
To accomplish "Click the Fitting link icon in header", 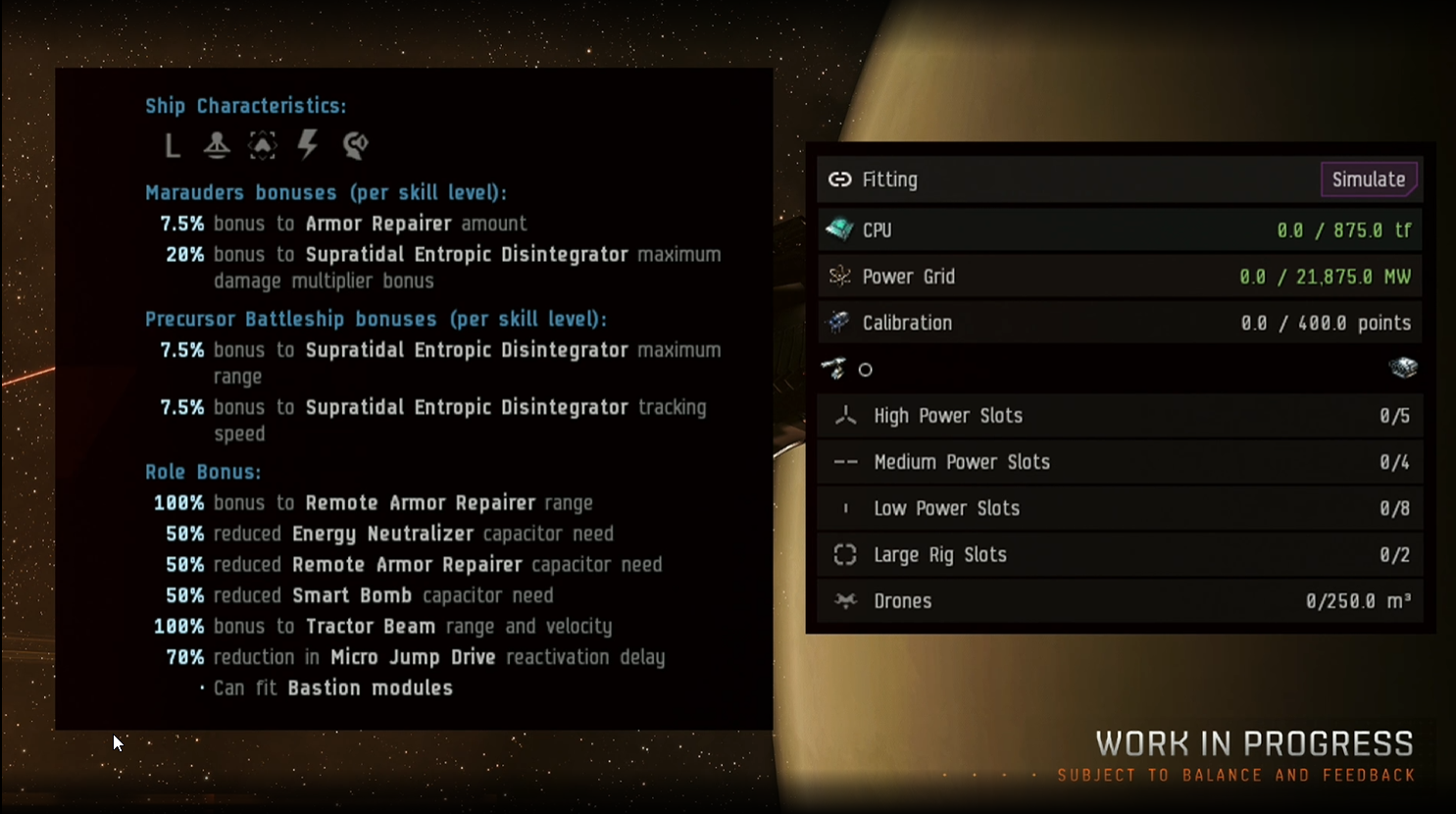I will (x=839, y=179).
